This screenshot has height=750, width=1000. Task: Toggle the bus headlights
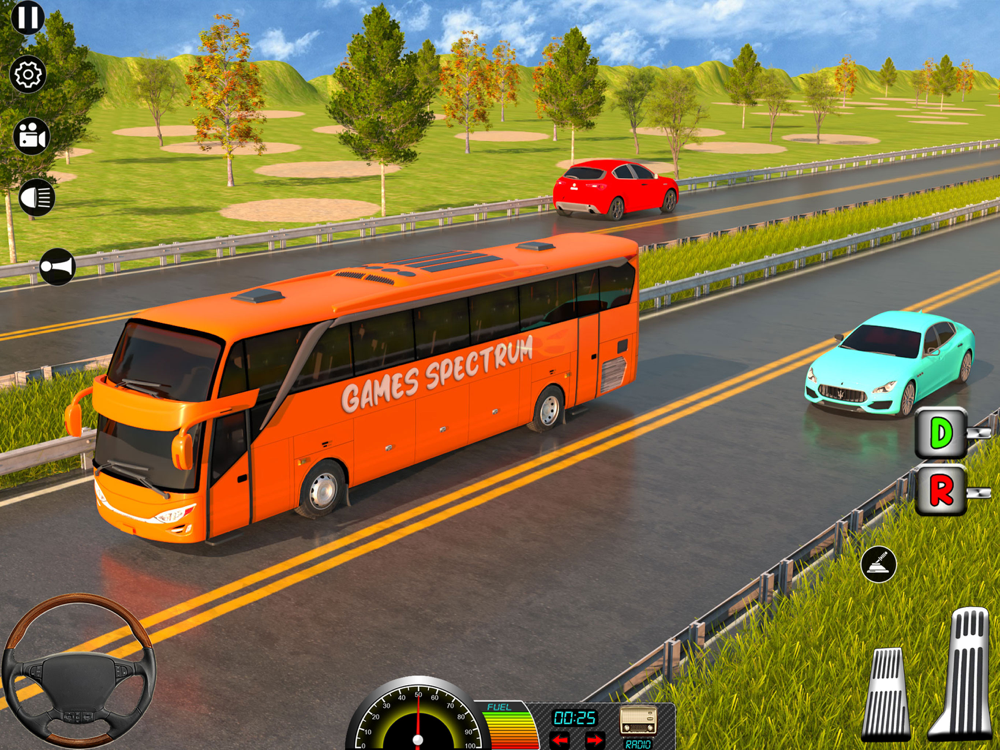37,197
